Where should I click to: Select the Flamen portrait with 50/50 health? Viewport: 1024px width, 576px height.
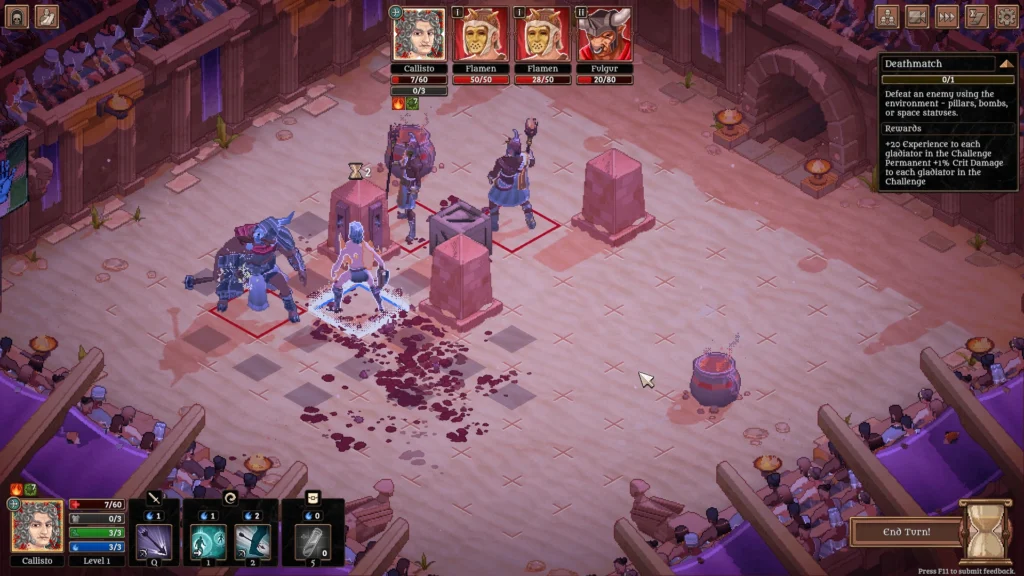pos(480,36)
